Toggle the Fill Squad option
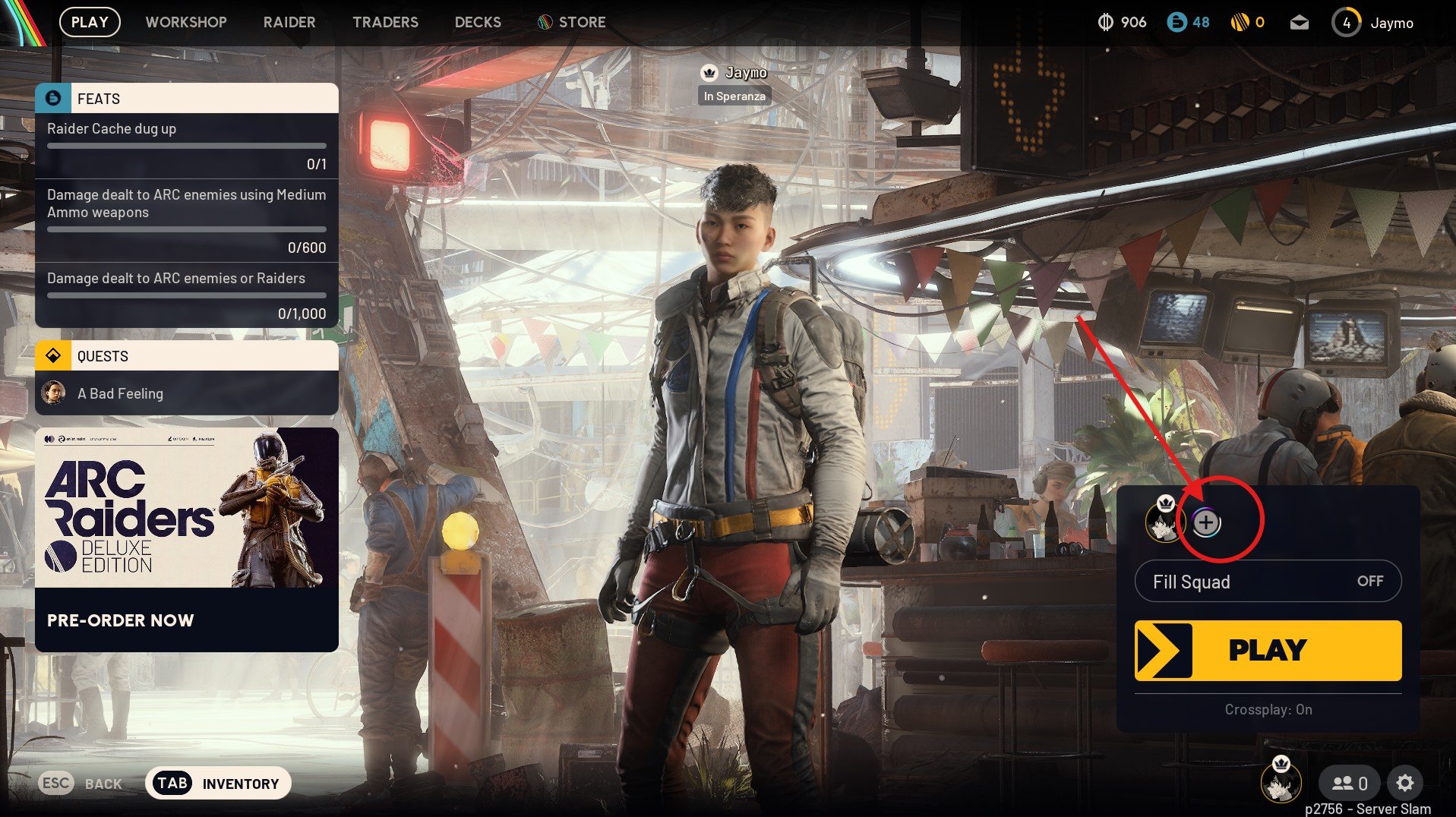The height and width of the screenshot is (817, 1456). click(x=1268, y=582)
